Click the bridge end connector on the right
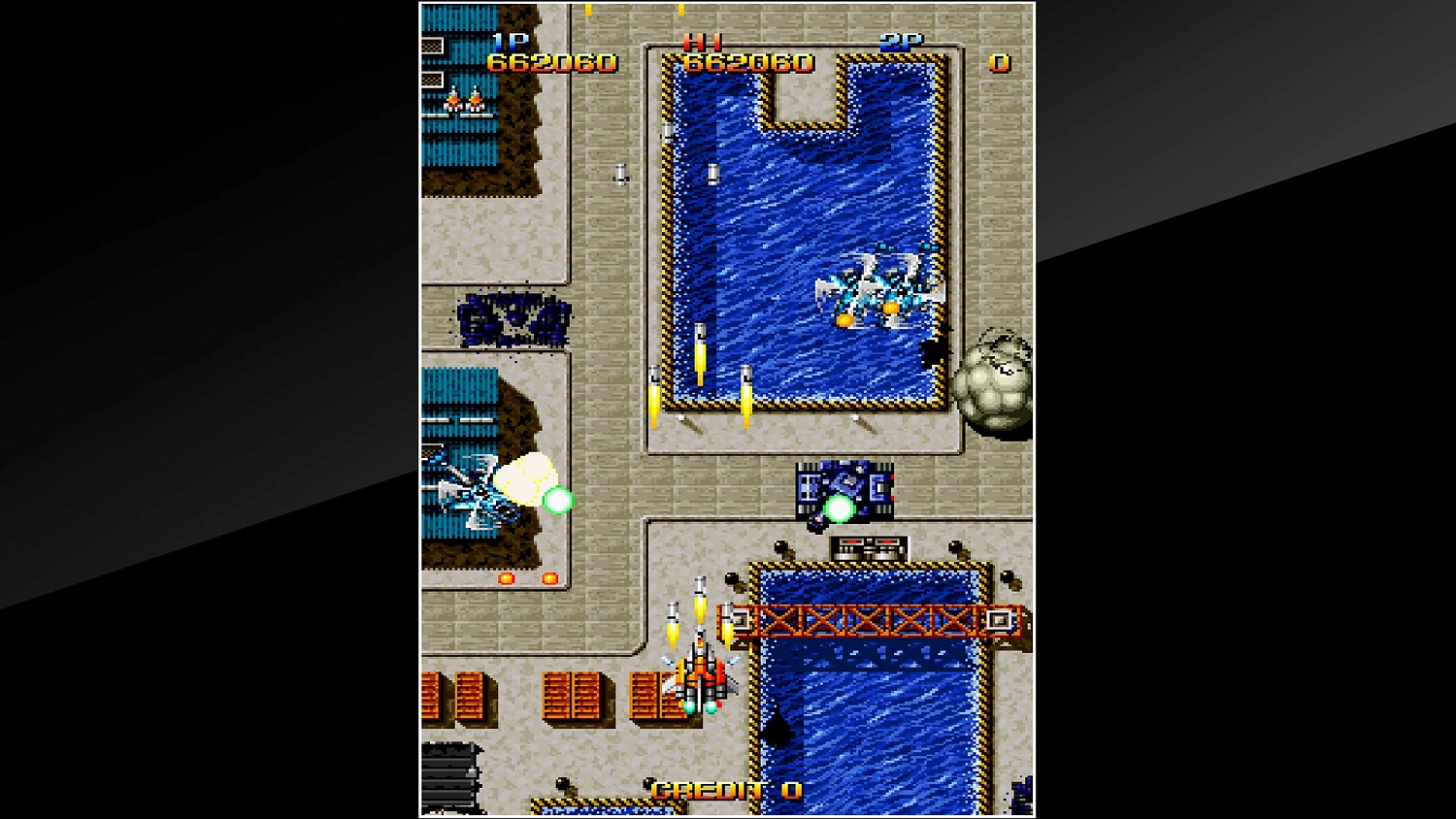This screenshot has width=1456, height=819. [998, 618]
